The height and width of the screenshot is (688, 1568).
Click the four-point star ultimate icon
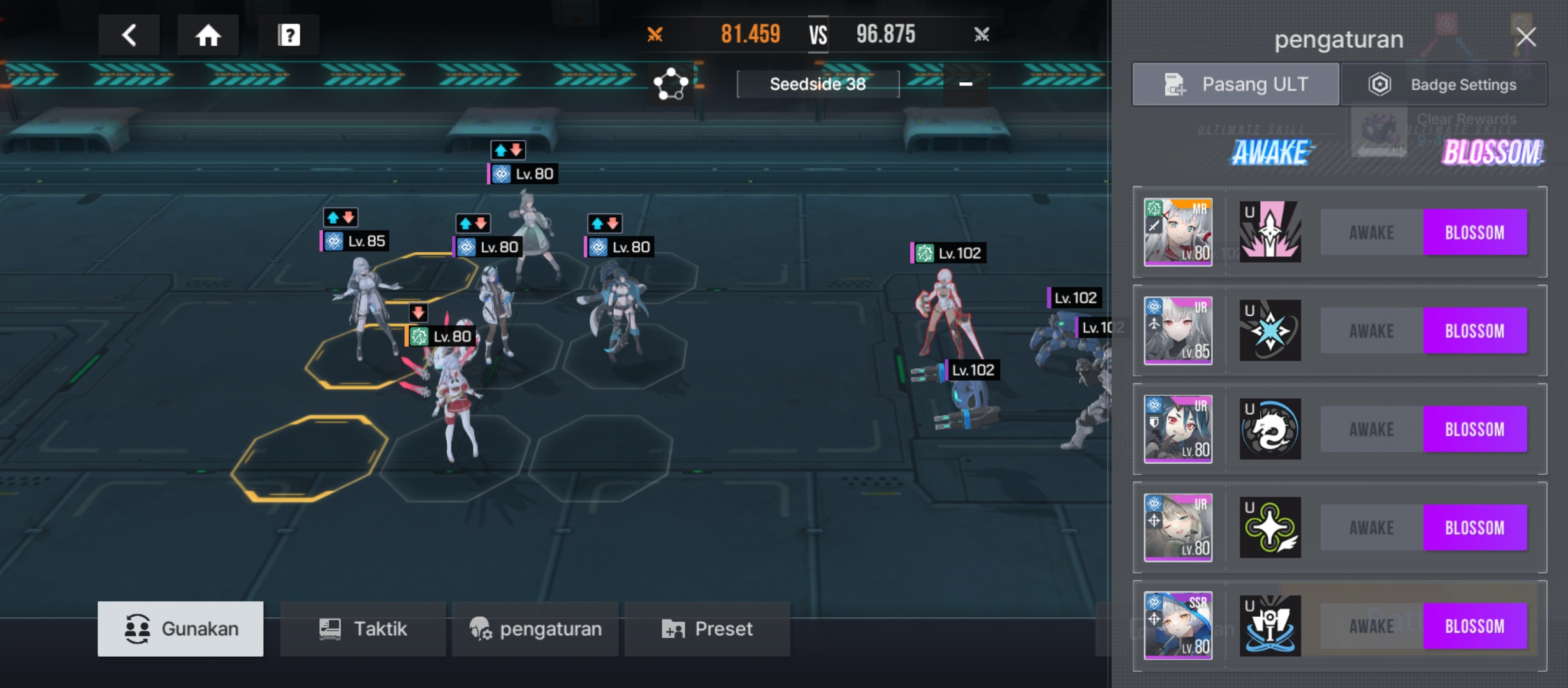[x=1270, y=527]
